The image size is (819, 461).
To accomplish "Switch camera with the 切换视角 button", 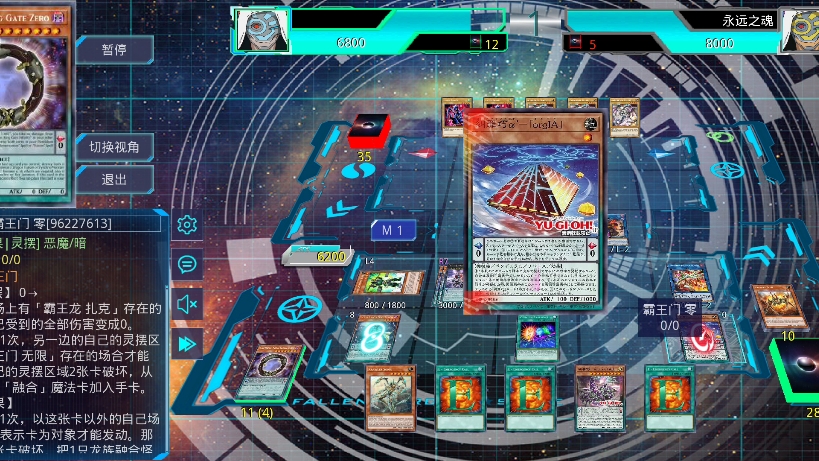I will point(114,146).
